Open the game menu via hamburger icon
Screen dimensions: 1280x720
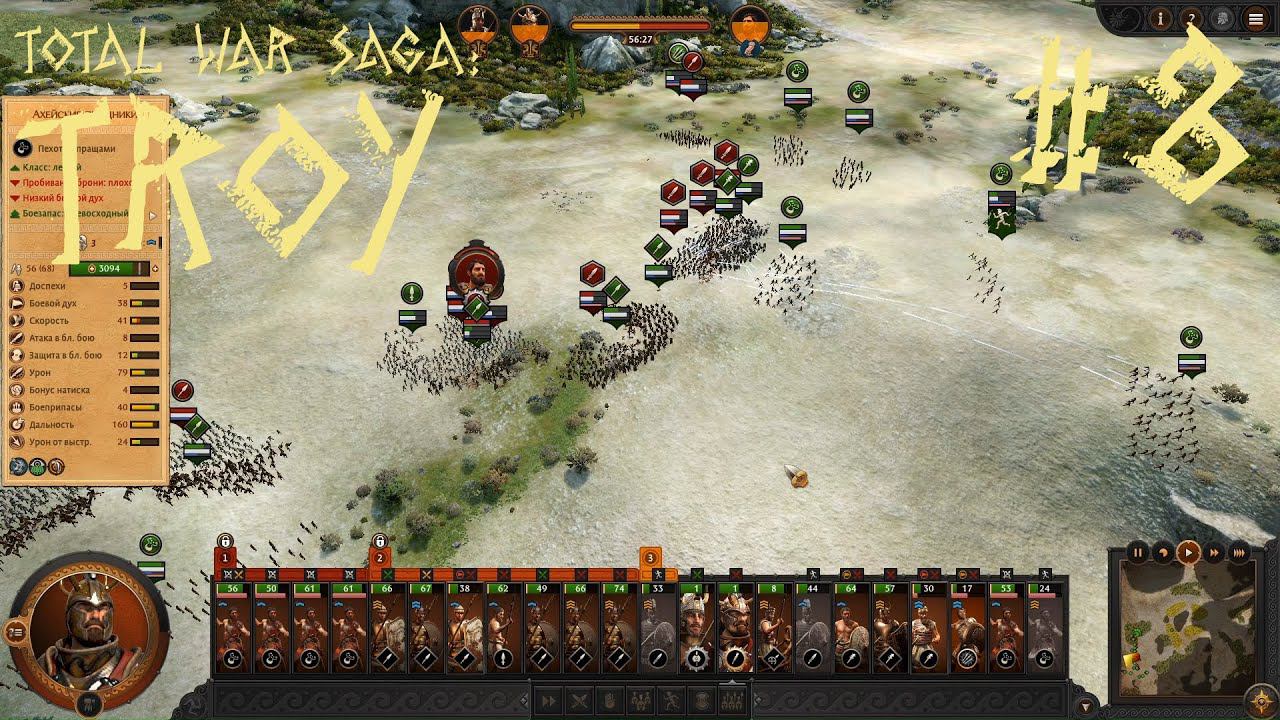1256,18
